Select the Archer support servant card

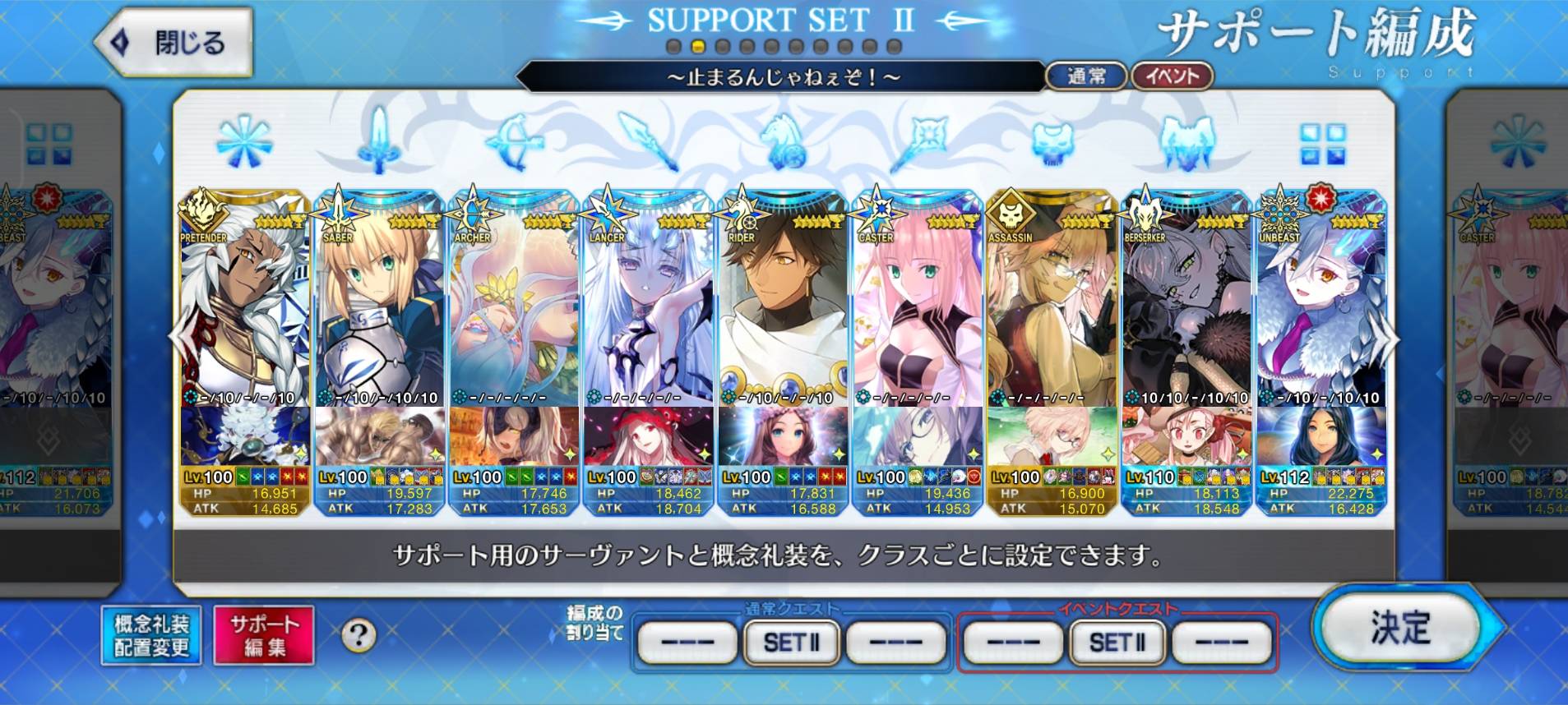click(x=514, y=312)
